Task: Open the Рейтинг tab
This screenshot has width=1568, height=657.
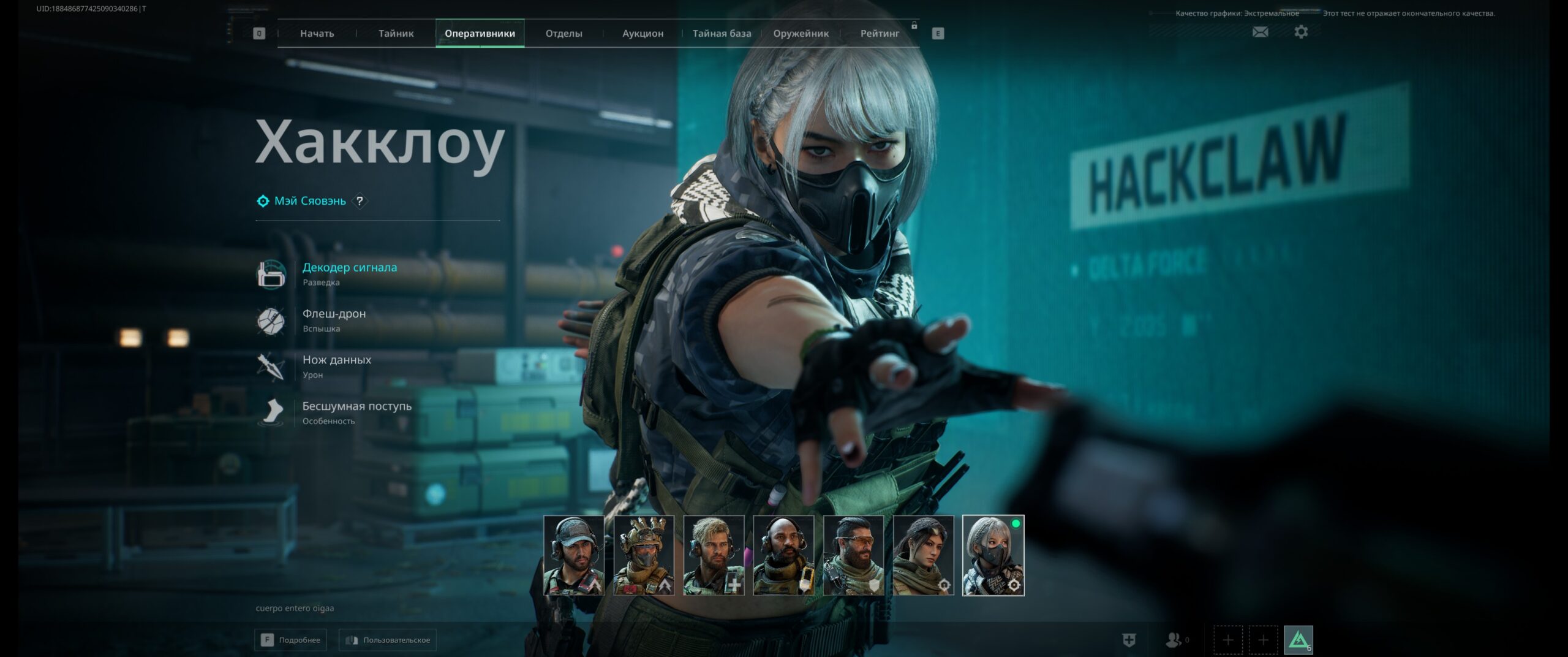Action: coord(880,34)
